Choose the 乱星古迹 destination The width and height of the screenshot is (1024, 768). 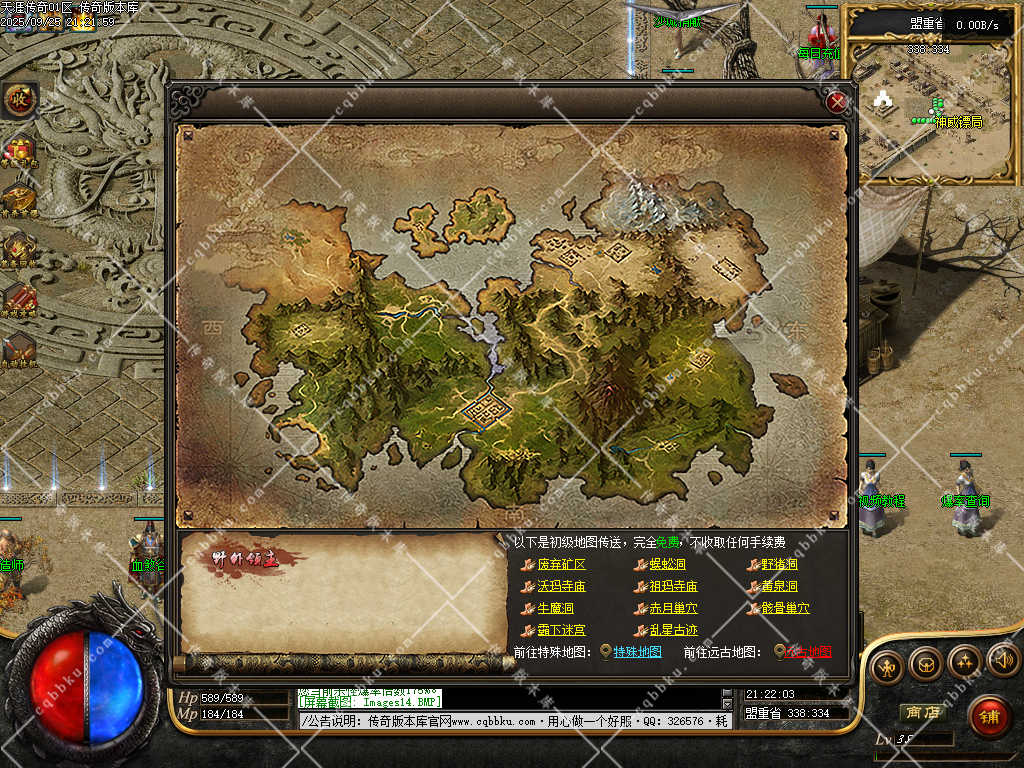pyautogui.click(x=673, y=631)
